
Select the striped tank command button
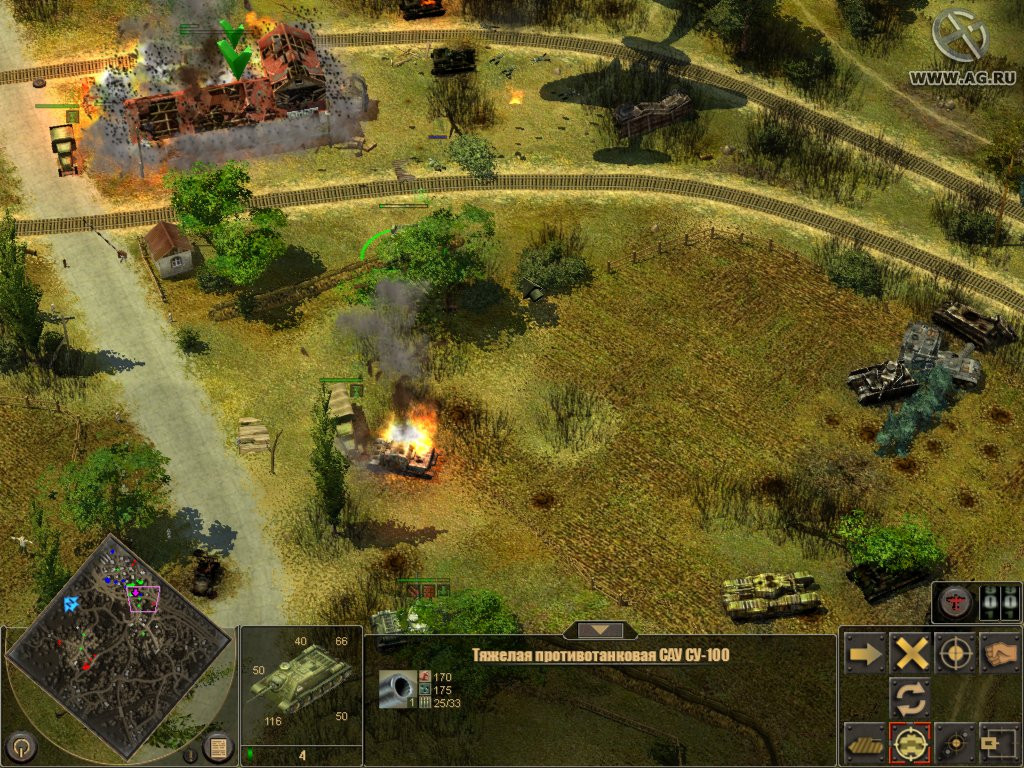click(865, 742)
